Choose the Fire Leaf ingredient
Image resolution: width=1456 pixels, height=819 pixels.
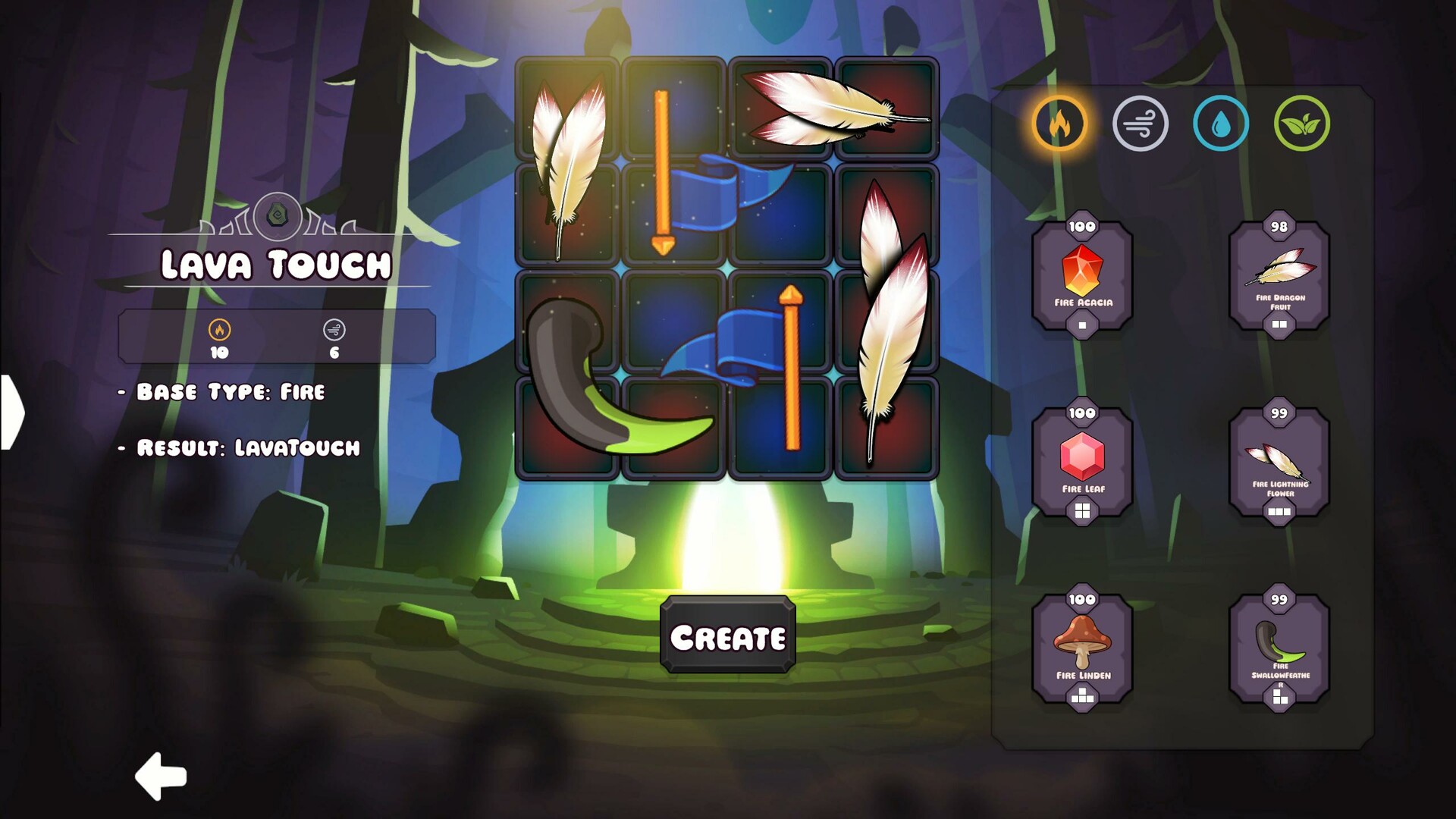[1082, 463]
